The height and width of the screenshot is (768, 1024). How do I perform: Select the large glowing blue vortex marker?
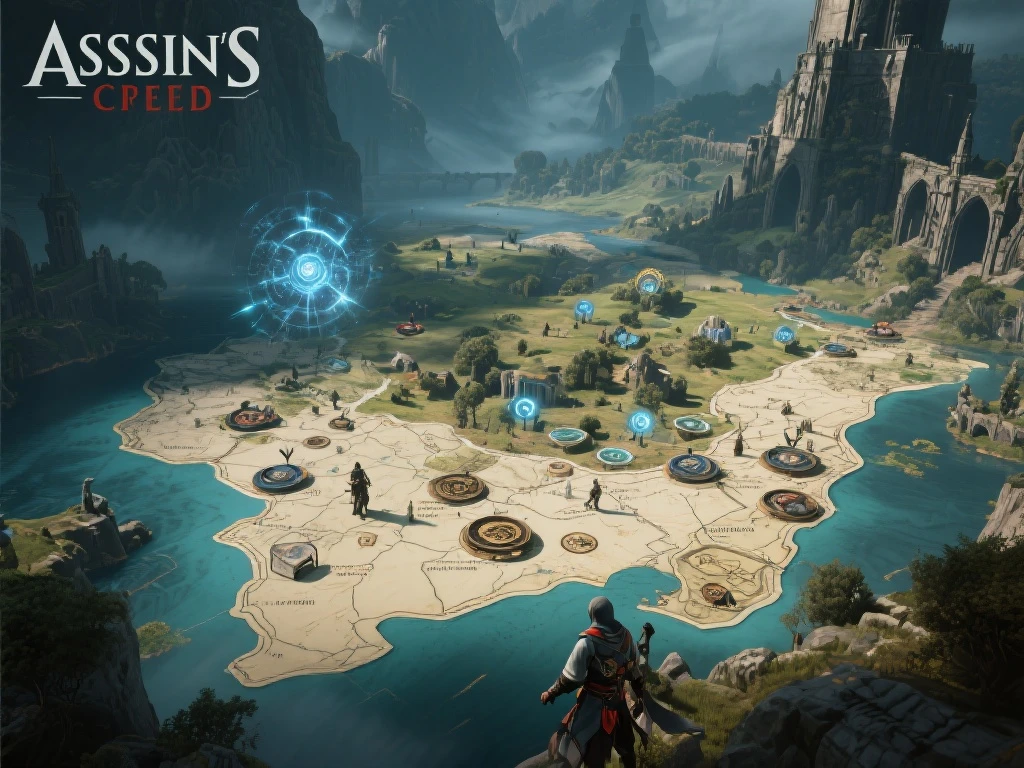[x=307, y=267]
